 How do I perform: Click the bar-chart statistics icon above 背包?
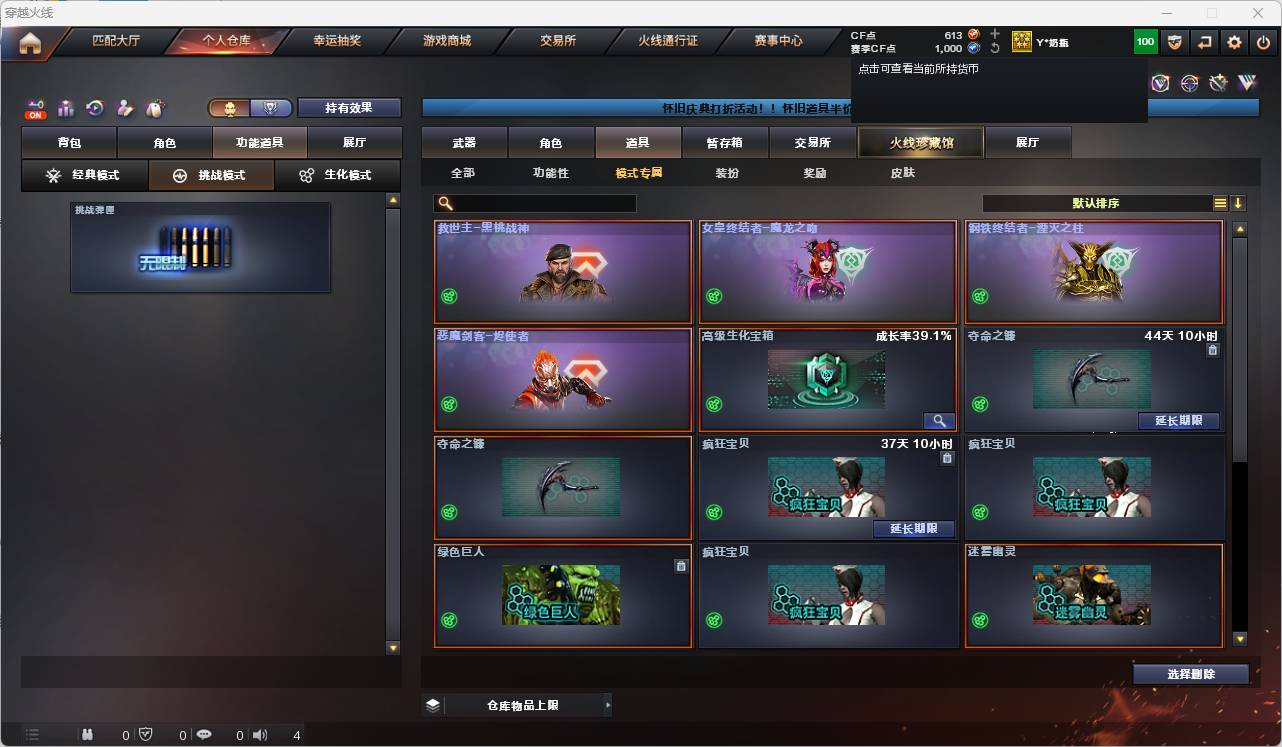tap(66, 108)
